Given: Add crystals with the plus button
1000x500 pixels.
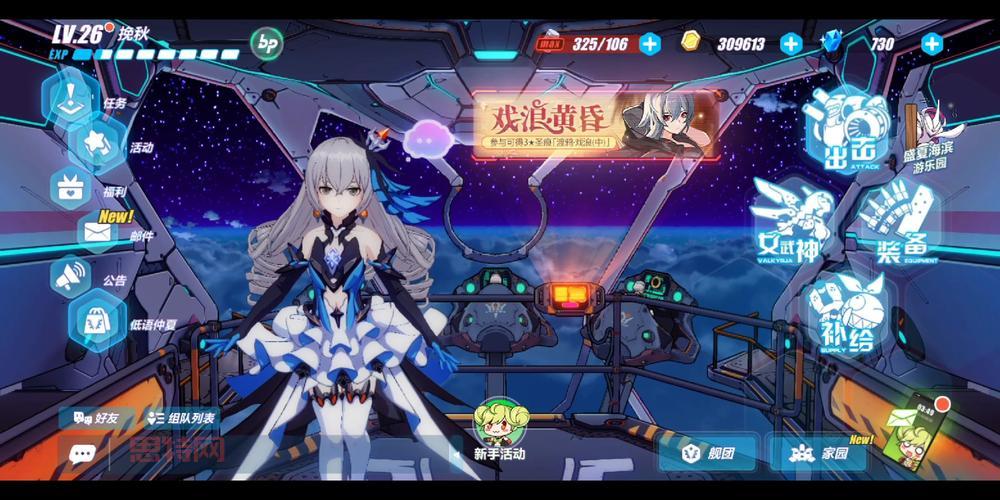Looking at the screenshot, I should click(x=931, y=43).
